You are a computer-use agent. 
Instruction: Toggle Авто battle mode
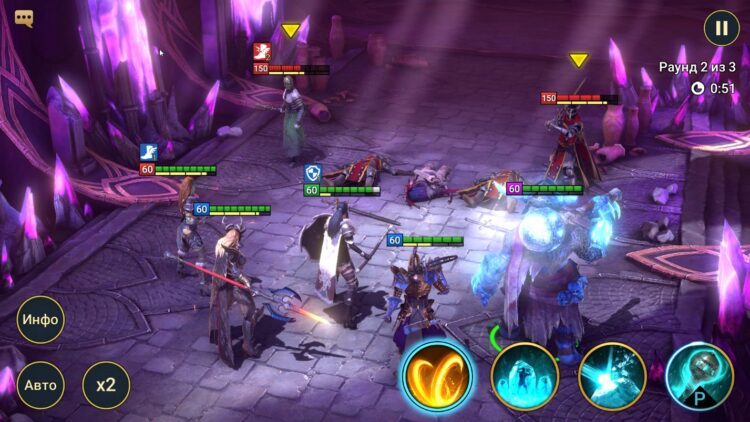click(x=40, y=384)
